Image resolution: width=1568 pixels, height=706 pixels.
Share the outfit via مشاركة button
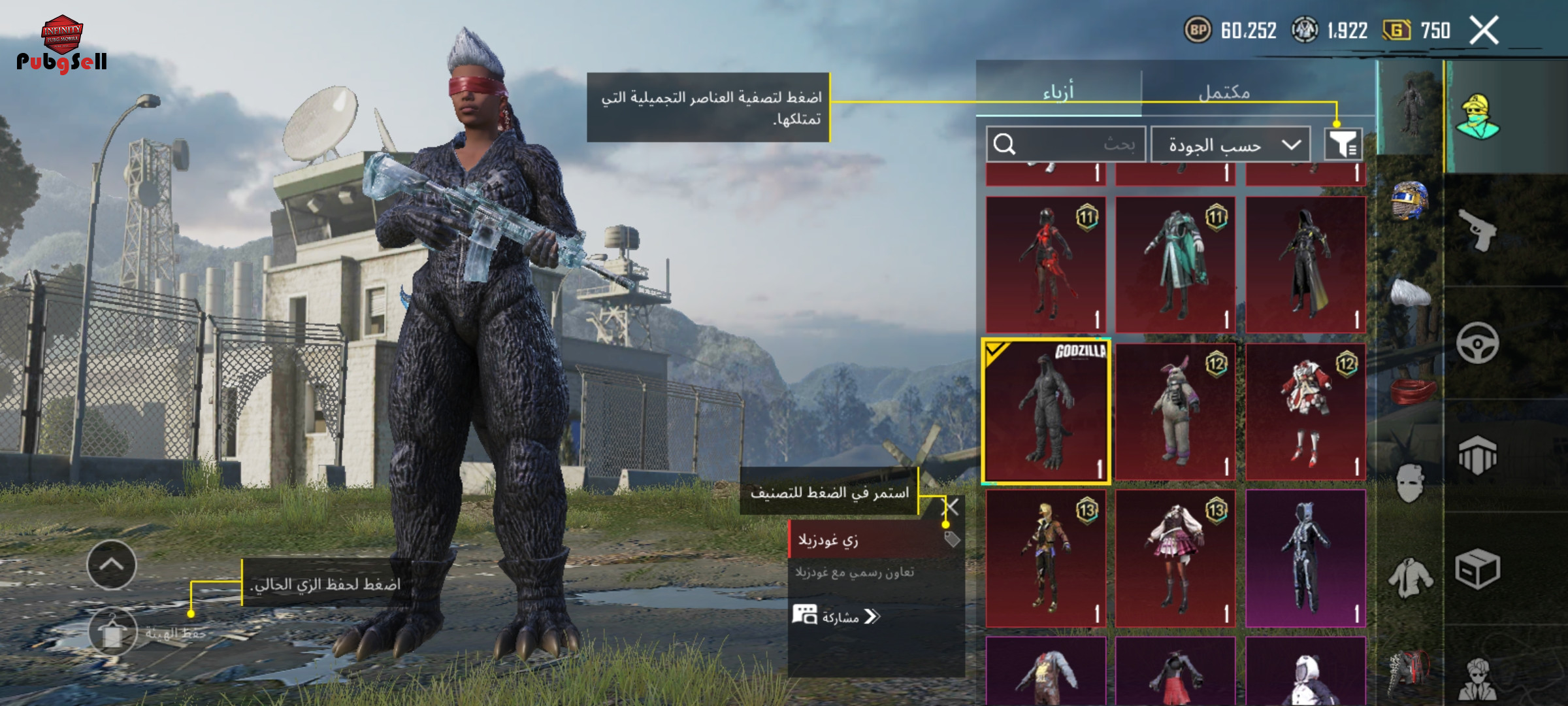837,616
